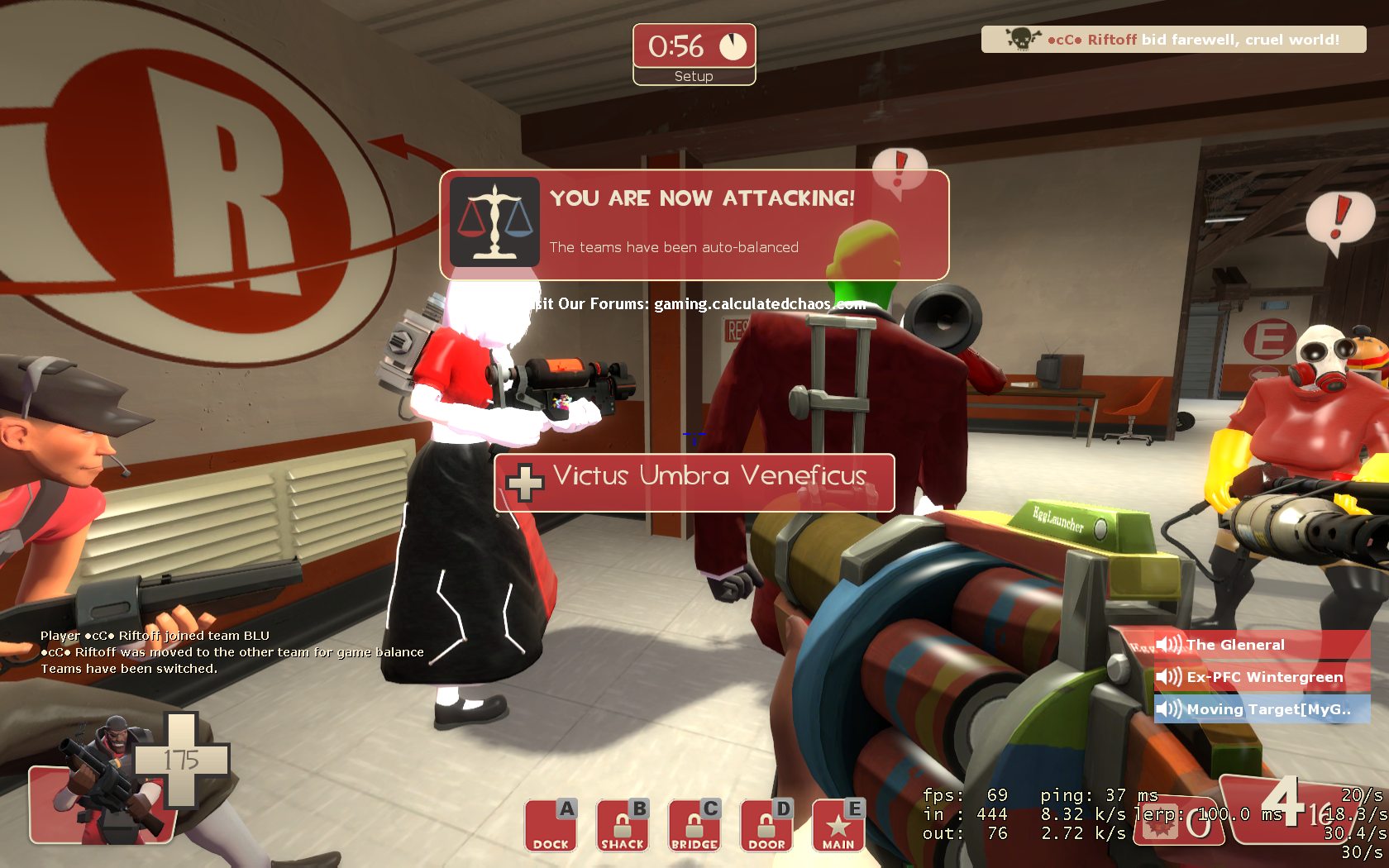Select the Dock control point icon
Image resolution: width=1389 pixels, height=868 pixels.
(551, 826)
